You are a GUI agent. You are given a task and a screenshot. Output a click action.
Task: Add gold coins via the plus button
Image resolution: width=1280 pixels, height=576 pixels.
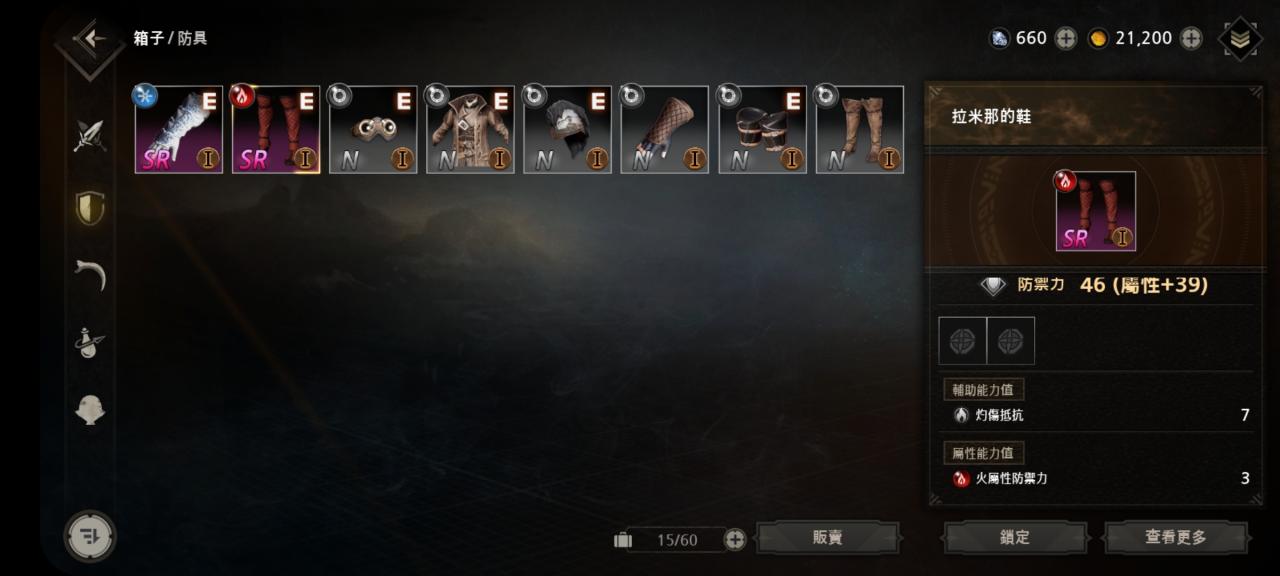tap(1191, 38)
